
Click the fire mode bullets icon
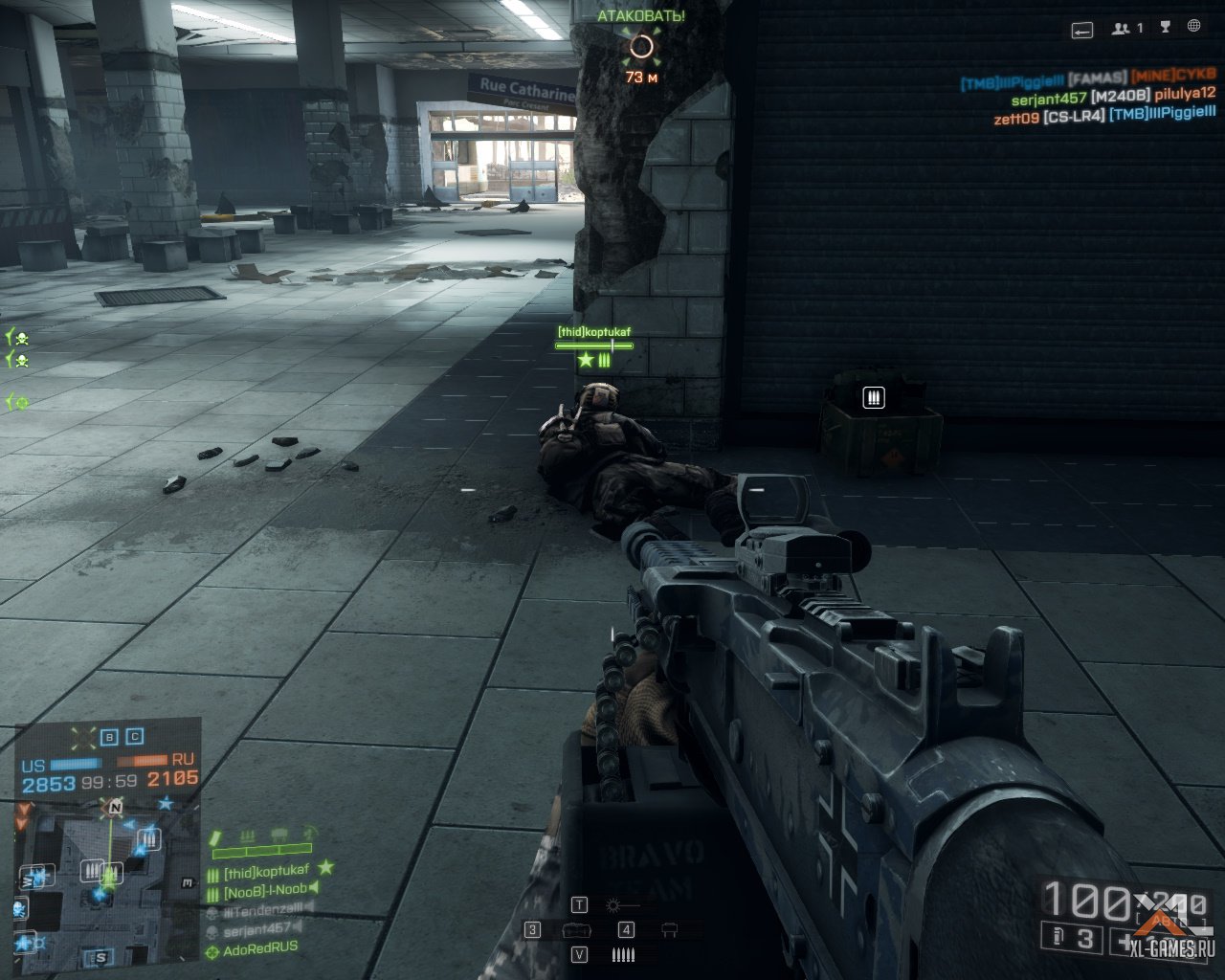[622, 954]
